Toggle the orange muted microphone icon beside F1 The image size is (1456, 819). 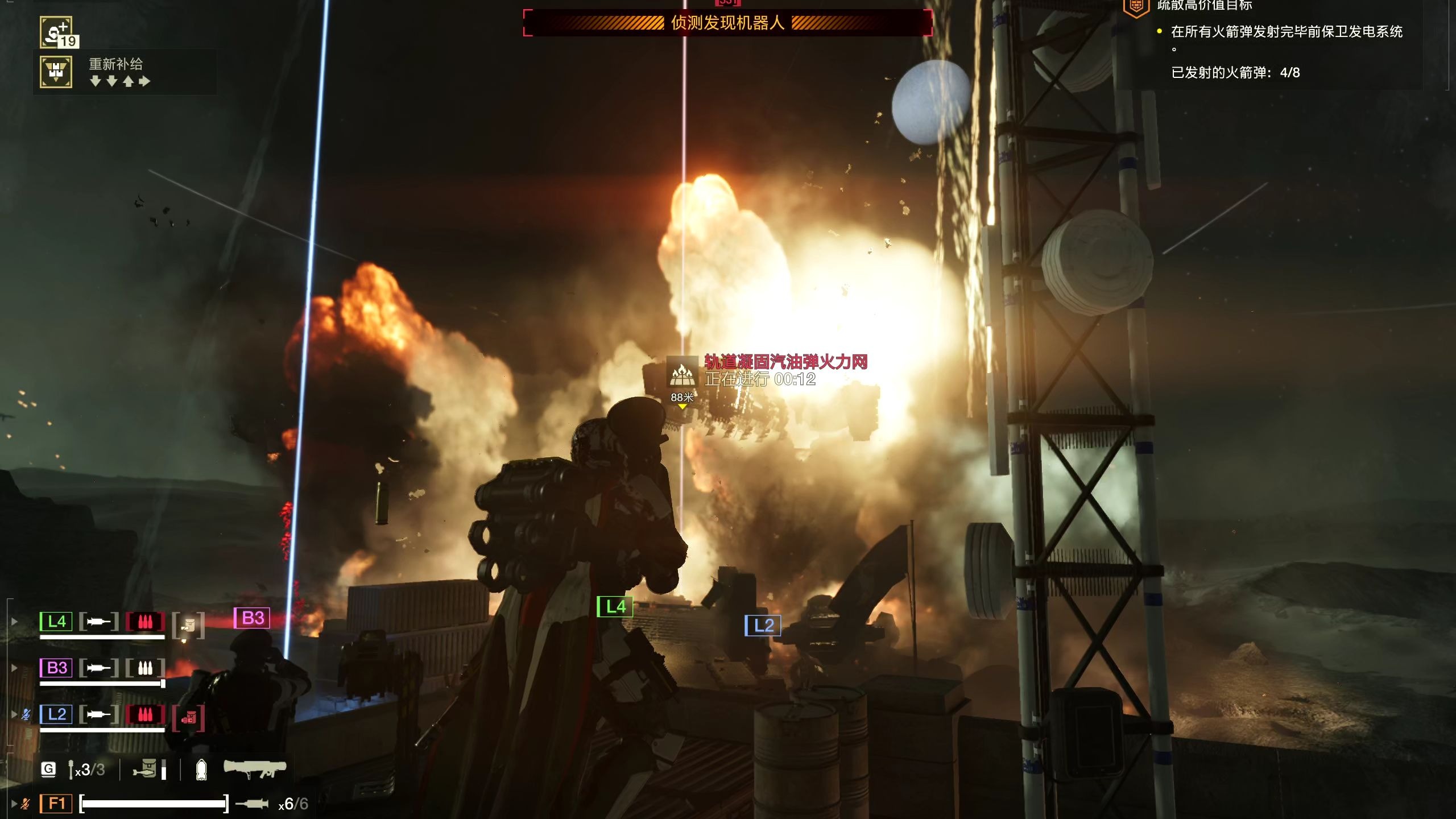[25, 803]
